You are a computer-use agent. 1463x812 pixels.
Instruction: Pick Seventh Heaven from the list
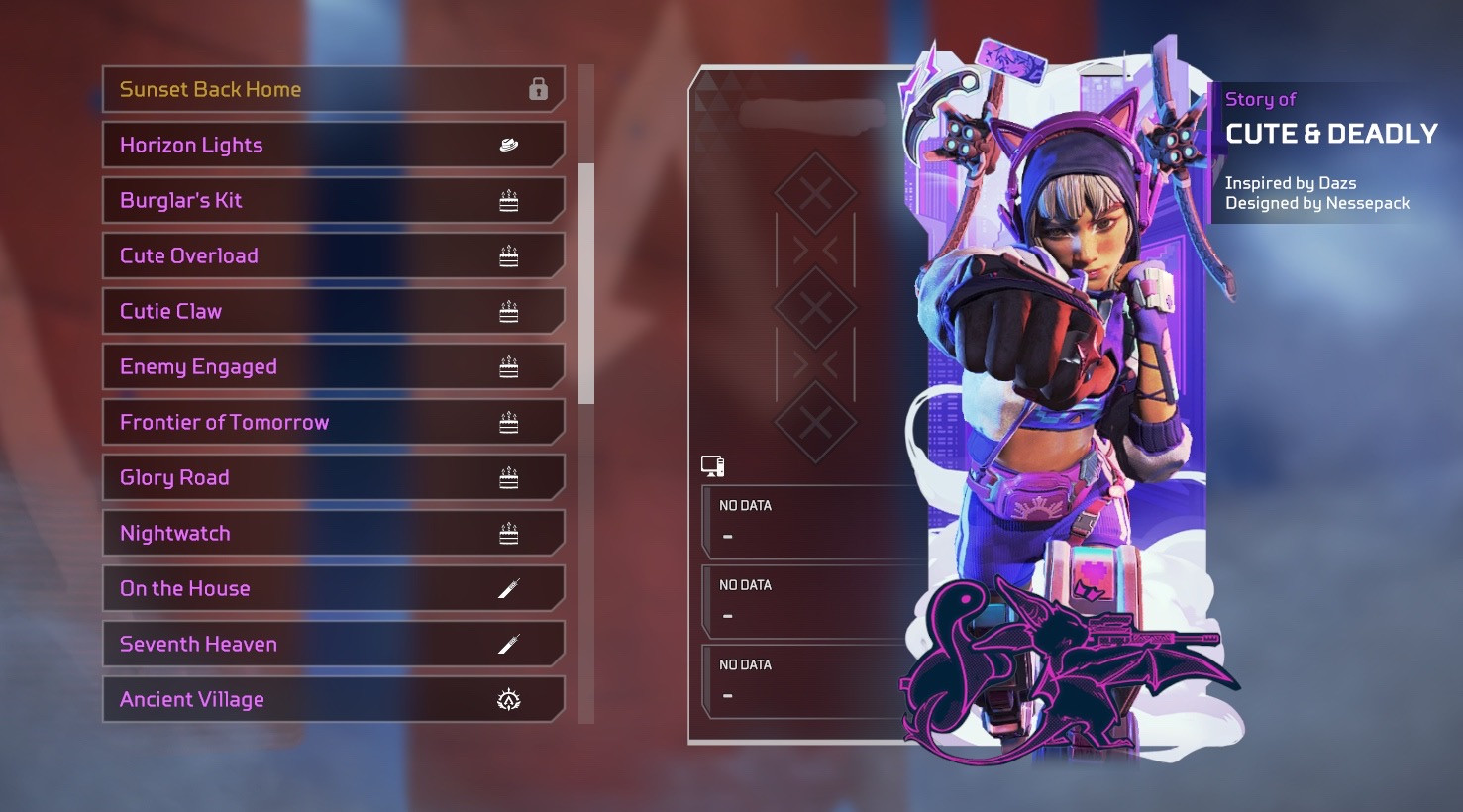333,644
